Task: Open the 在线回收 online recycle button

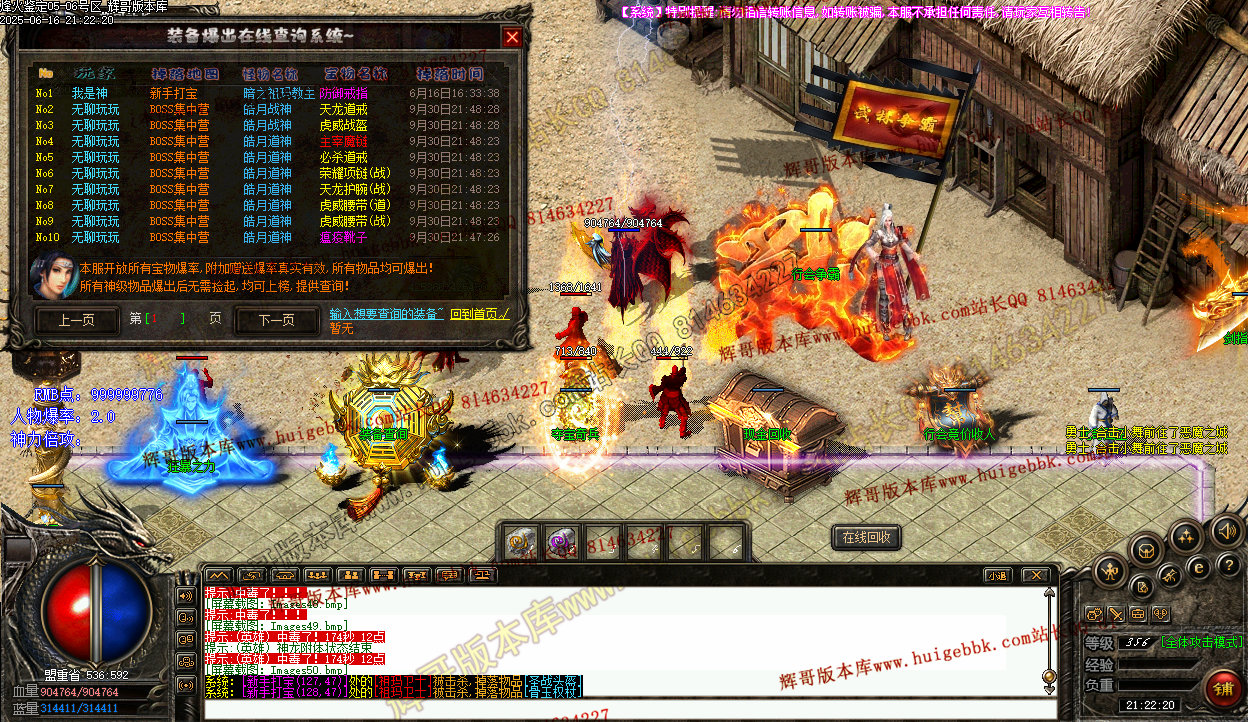Action: pos(866,538)
